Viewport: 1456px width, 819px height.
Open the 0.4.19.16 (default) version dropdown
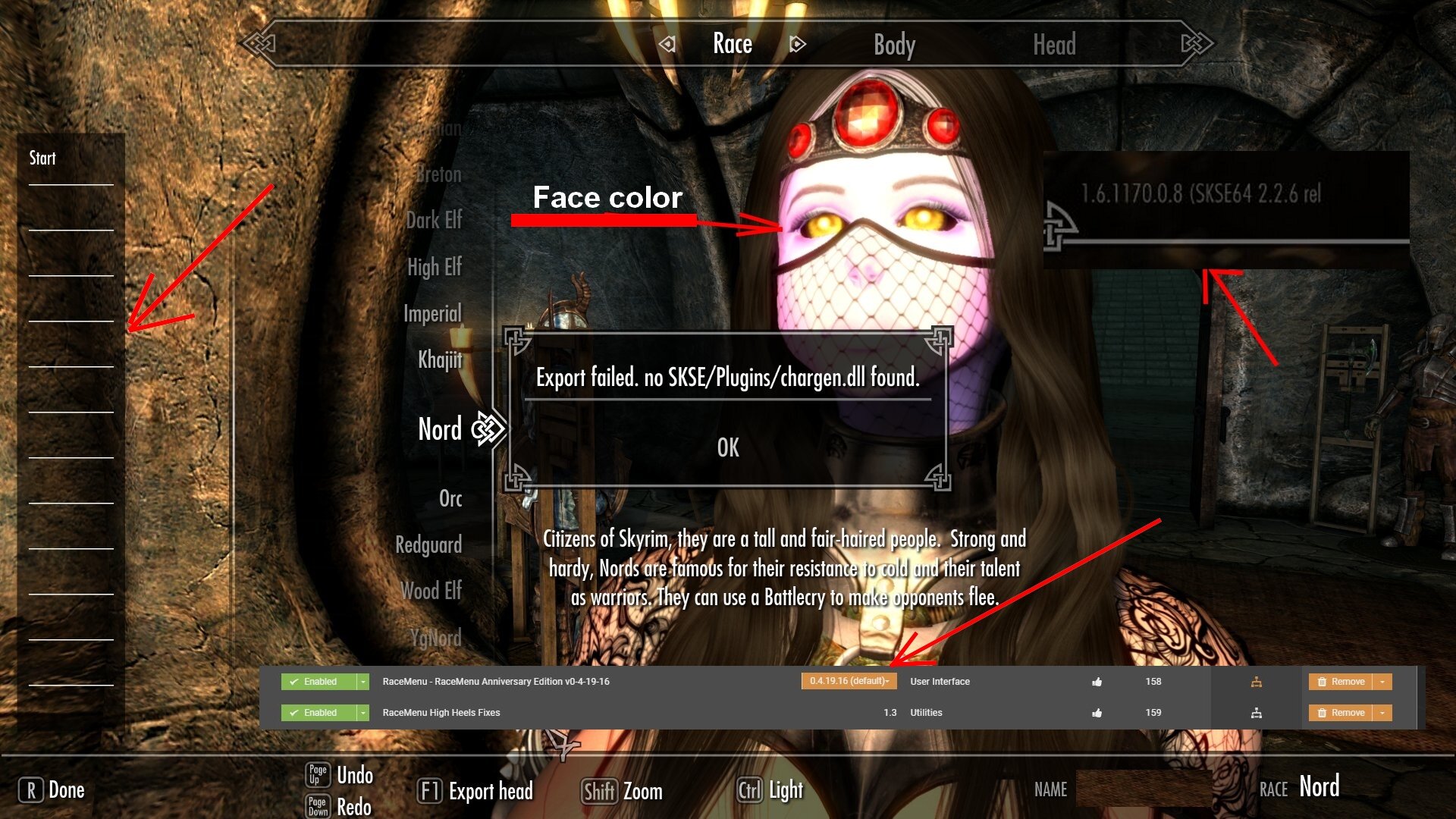[849, 681]
